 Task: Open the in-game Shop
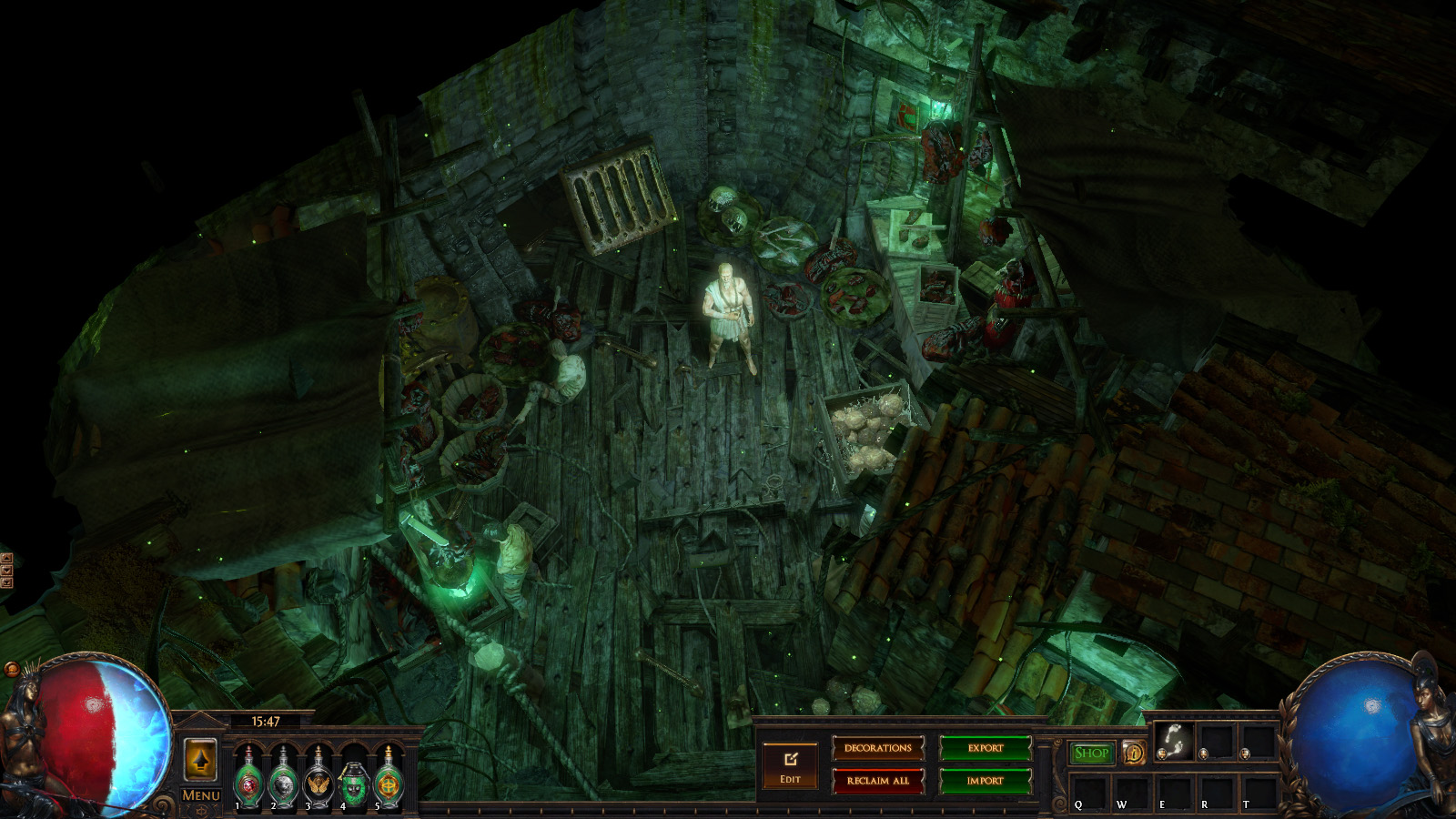click(1091, 753)
